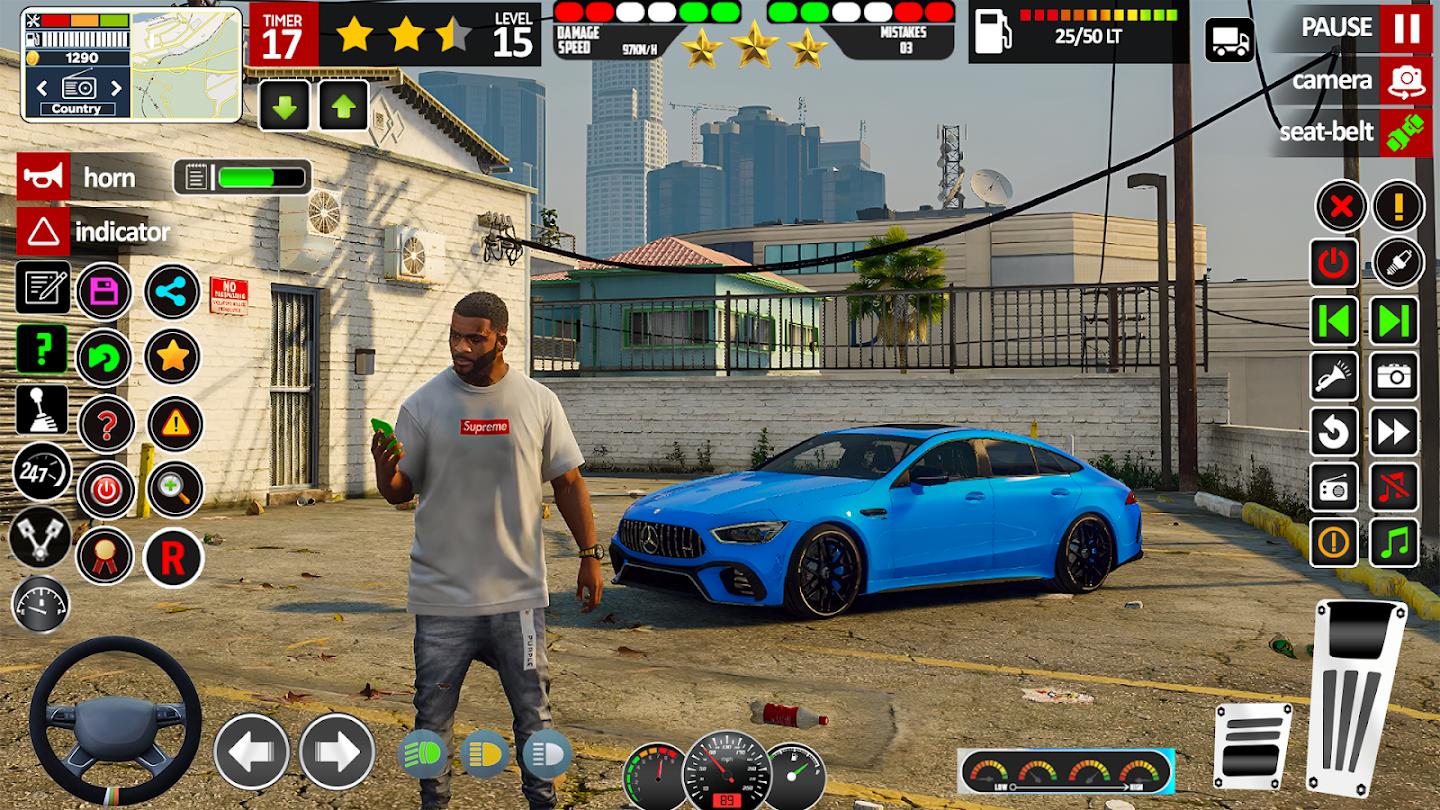The image size is (1440, 810).
Task: Select the gold star icon
Action: pos(173,357)
